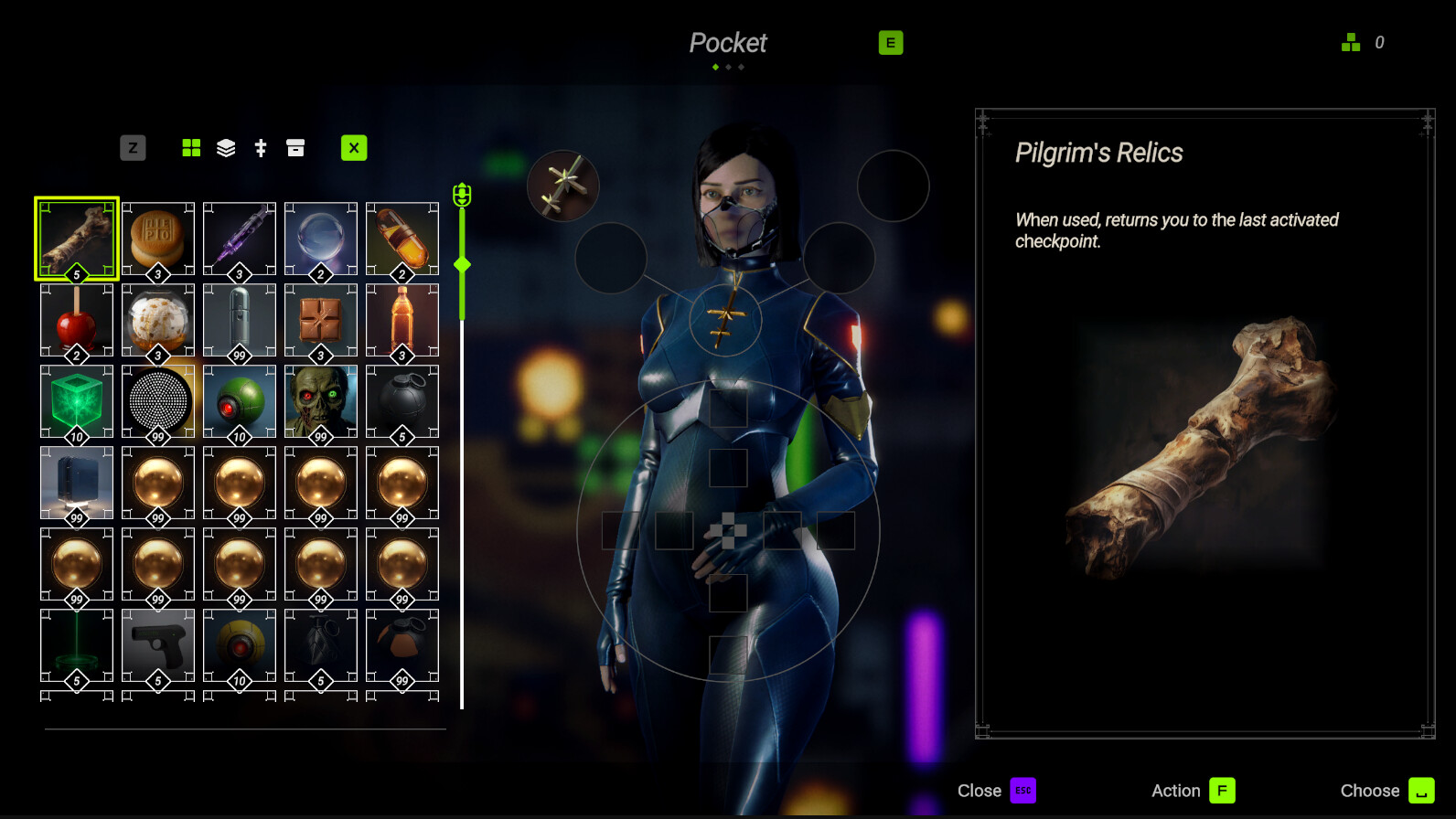Select the Pilgrim's Relics bone slot

pyautogui.click(x=77, y=239)
